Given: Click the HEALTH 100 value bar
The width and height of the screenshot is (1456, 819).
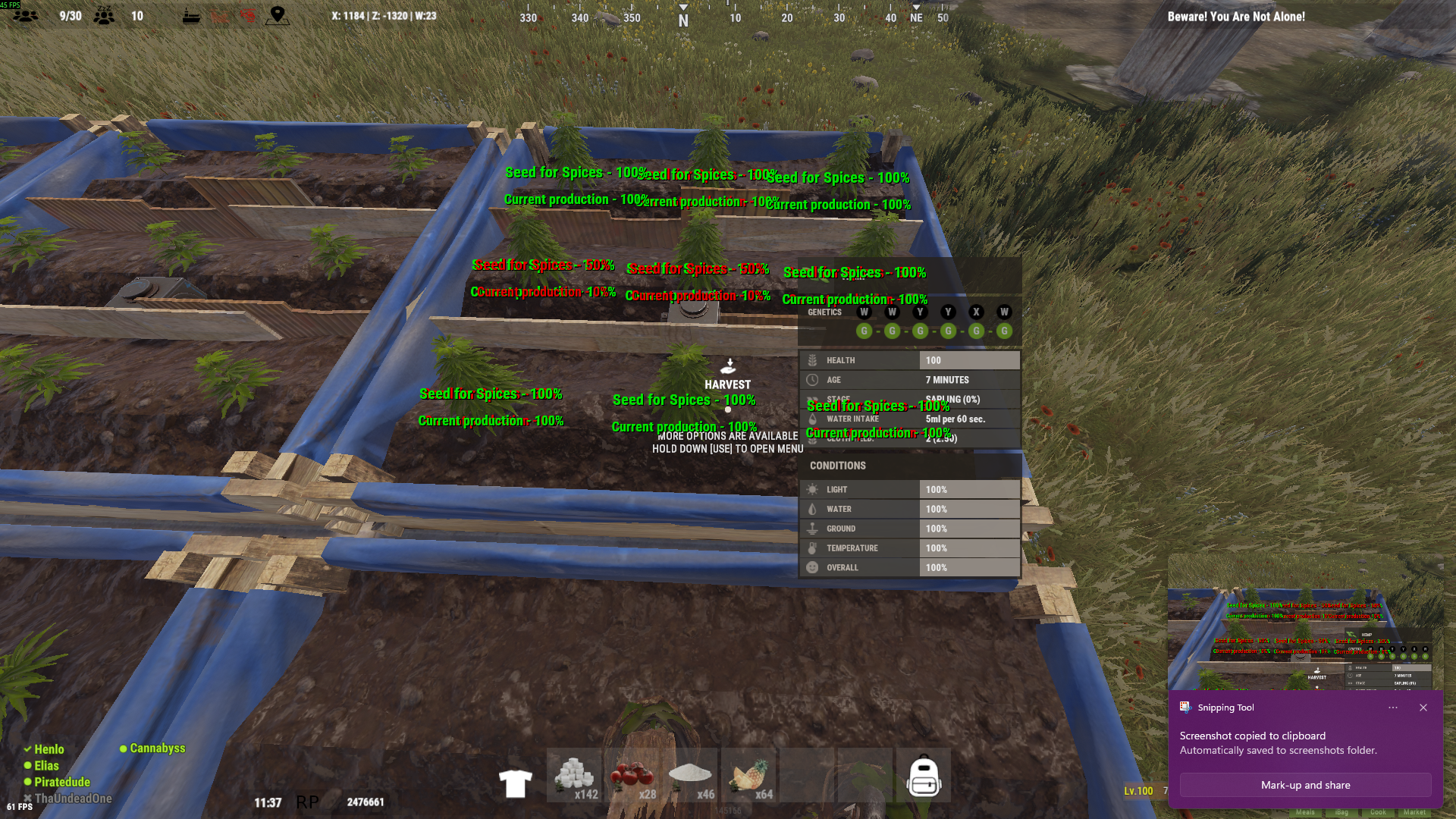Looking at the screenshot, I should click(x=969, y=359).
